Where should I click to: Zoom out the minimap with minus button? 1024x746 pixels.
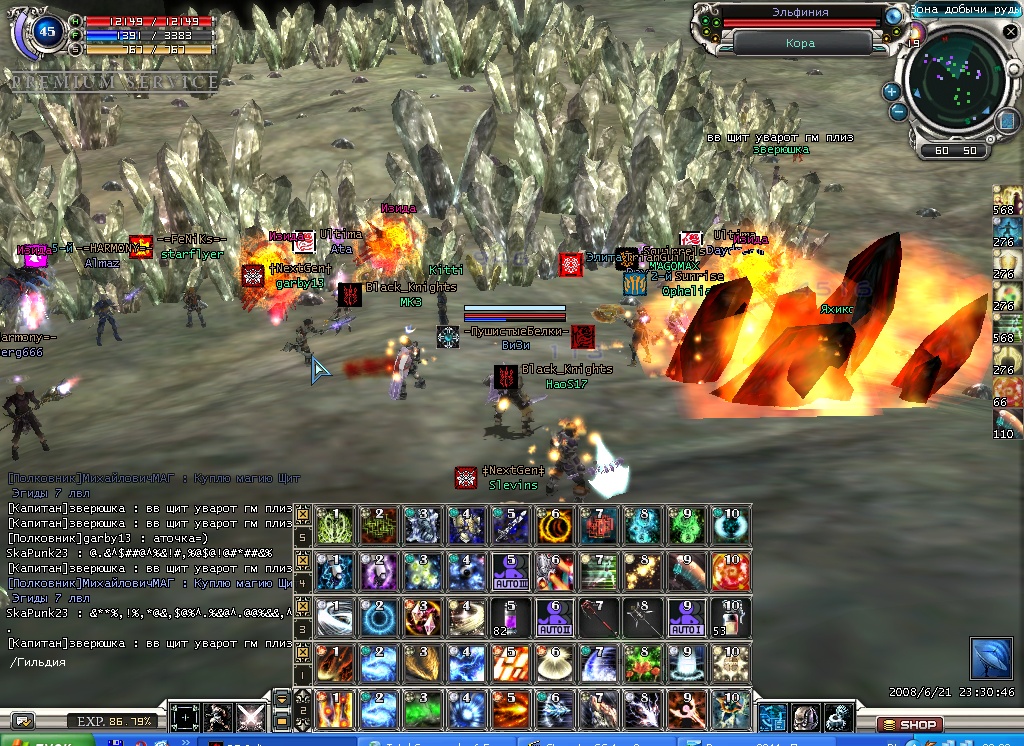click(x=899, y=111)
